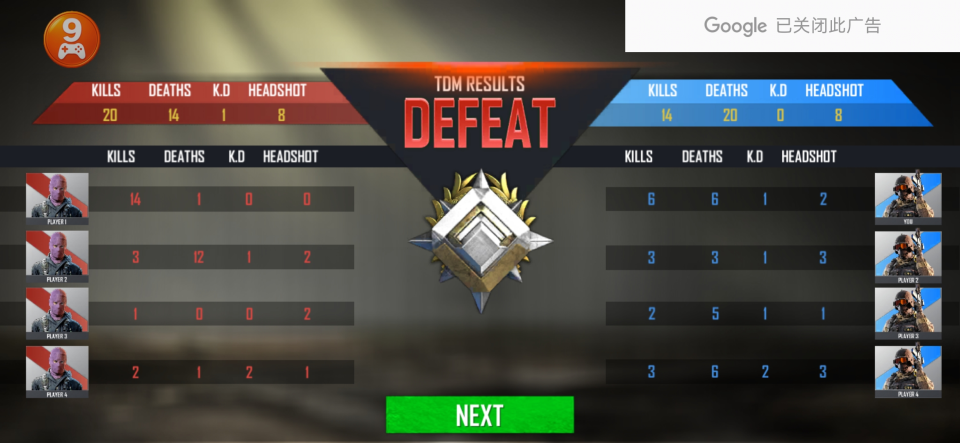
Task: Choose blue team Player 2 avatar
Action: coord(907,256)
